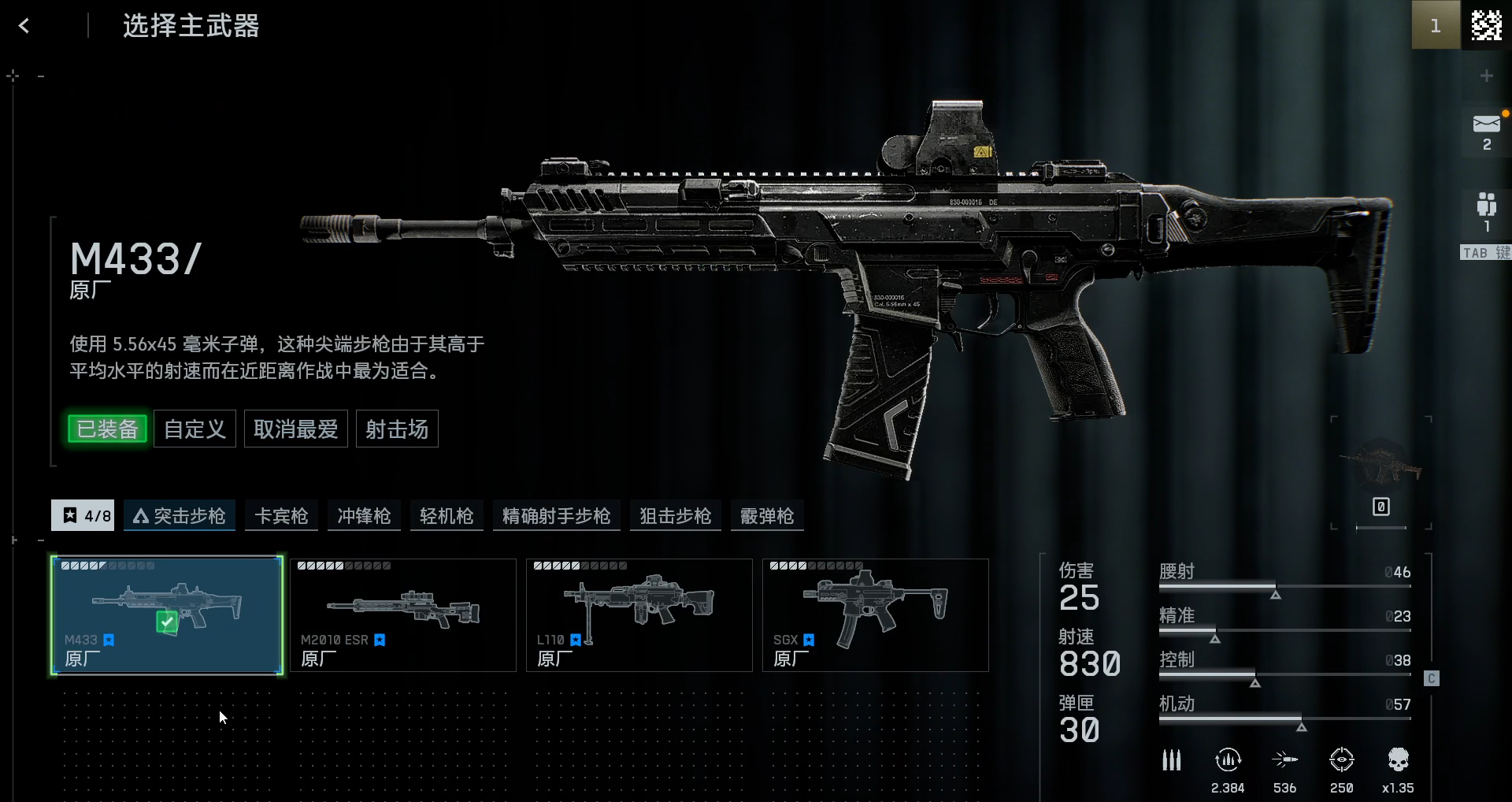Choose the M2010 ESR weapon tile
1512x802 pixels.
click(403, 615)
